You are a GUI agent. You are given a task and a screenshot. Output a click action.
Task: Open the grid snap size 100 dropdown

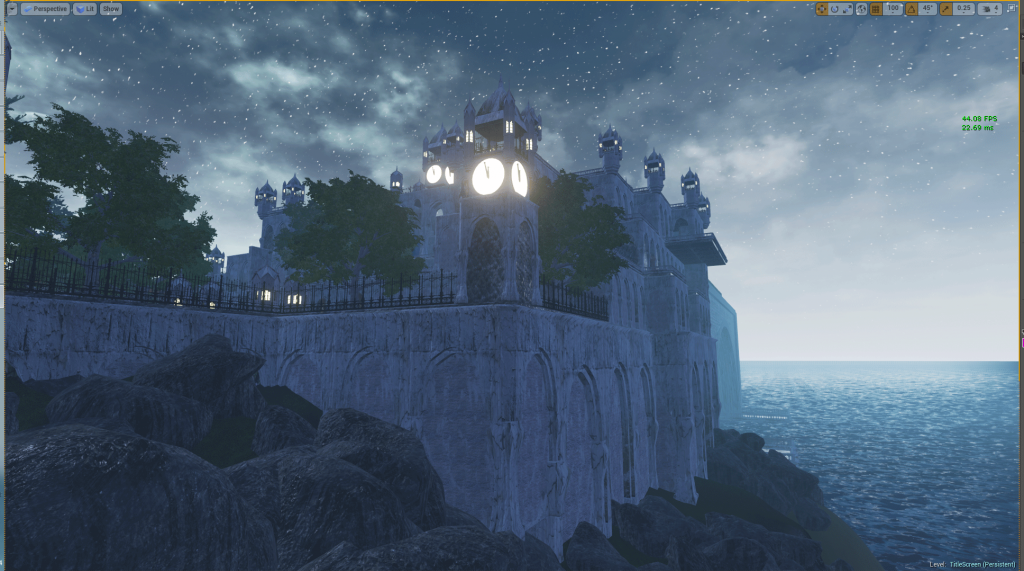click(893, 9)
